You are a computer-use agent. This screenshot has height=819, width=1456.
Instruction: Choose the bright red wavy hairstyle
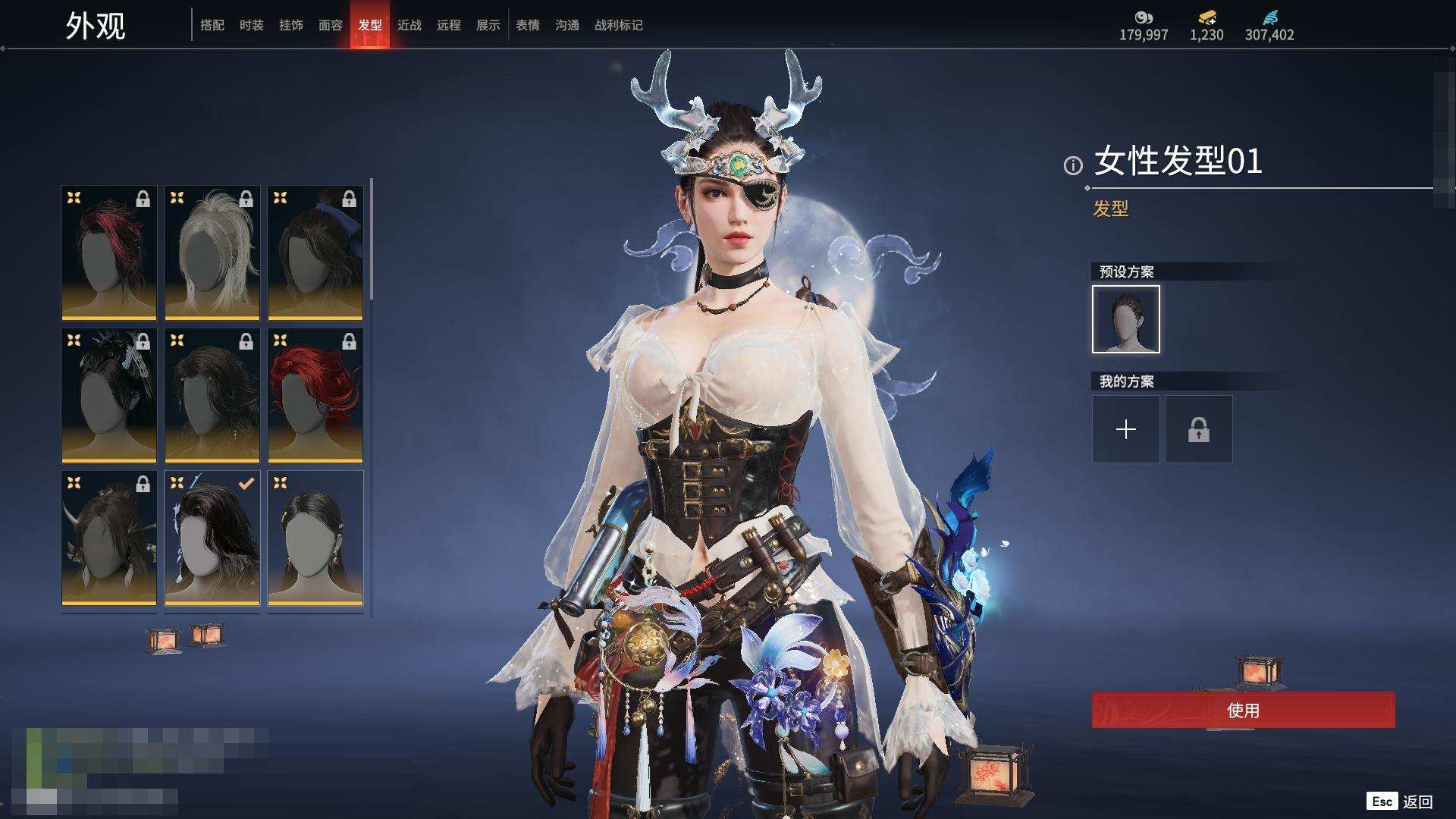click(315, 395)
